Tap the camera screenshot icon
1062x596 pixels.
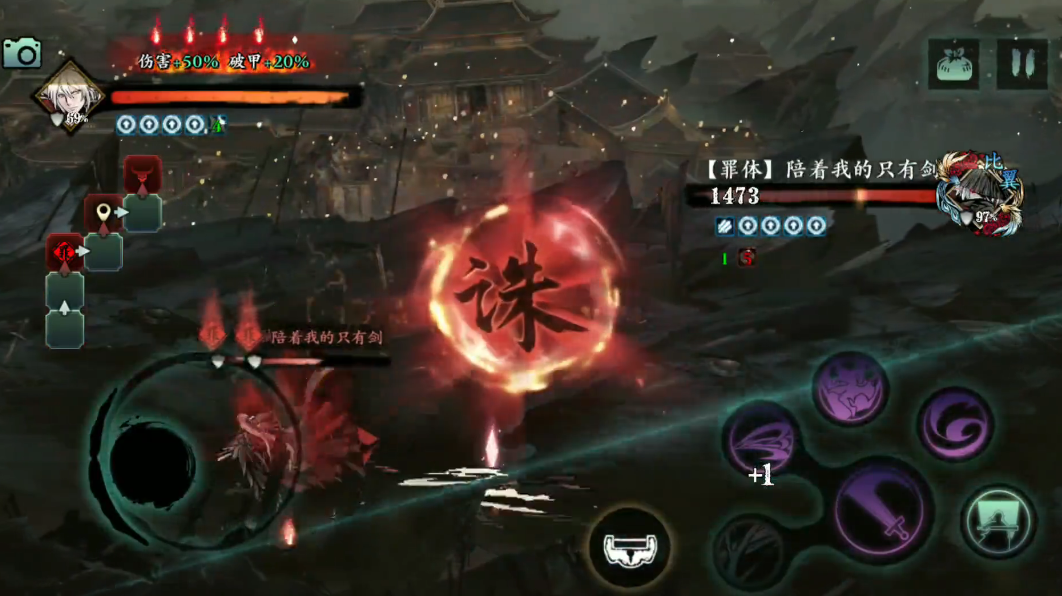pos(21,53)
